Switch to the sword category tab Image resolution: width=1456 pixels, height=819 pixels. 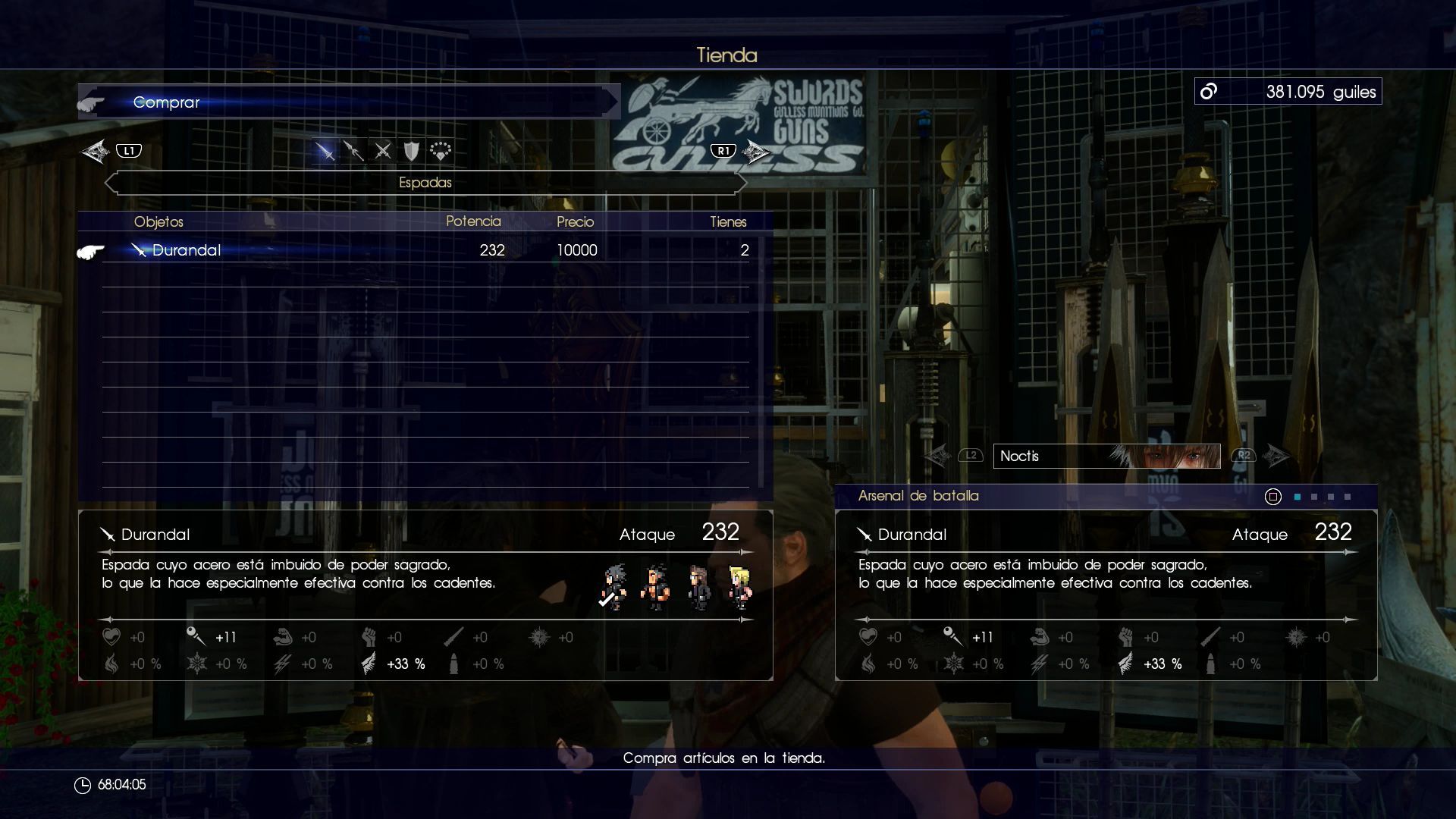point(325,151)
